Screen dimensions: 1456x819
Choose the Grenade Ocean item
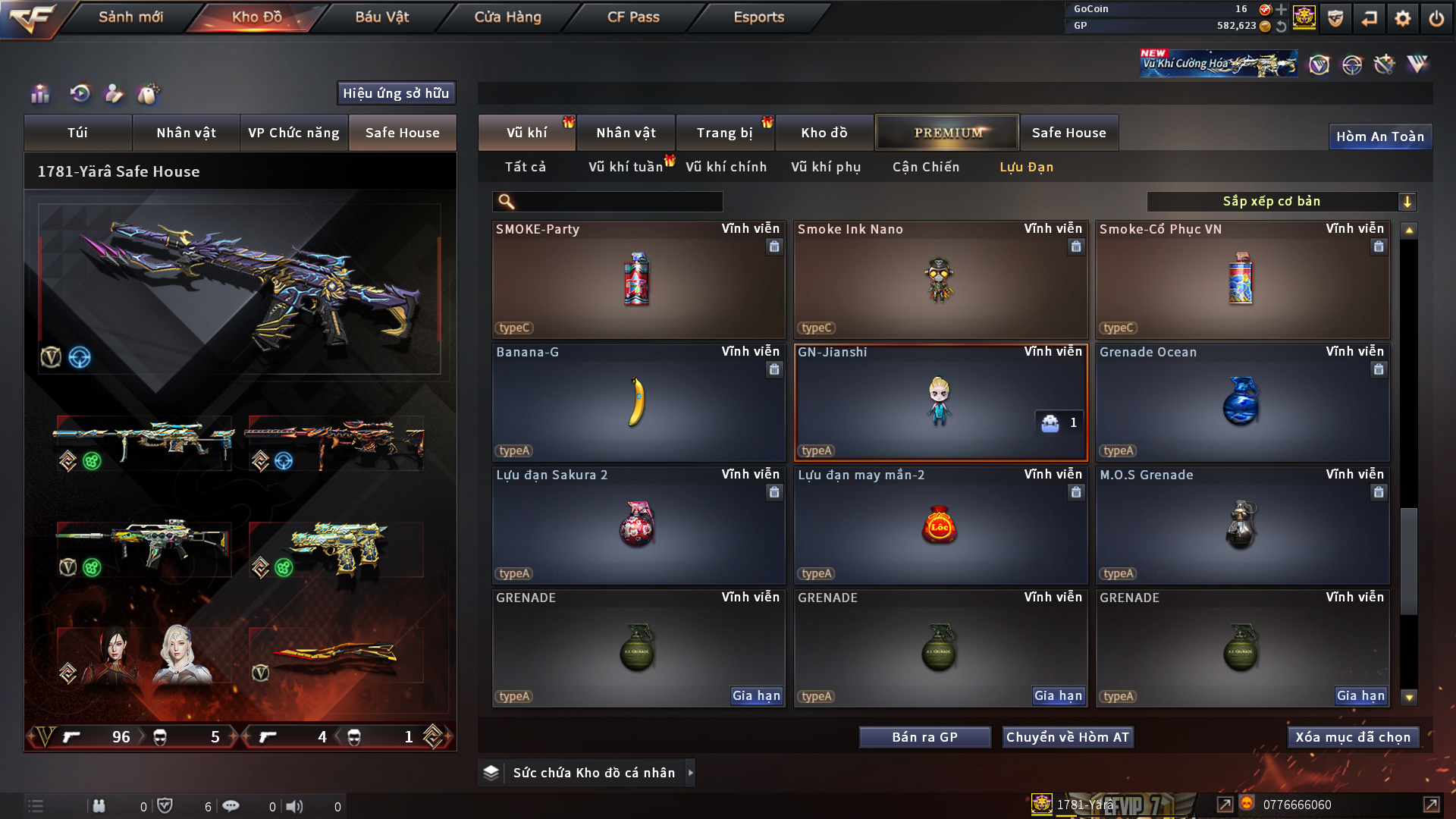(x=1241, y=403)
